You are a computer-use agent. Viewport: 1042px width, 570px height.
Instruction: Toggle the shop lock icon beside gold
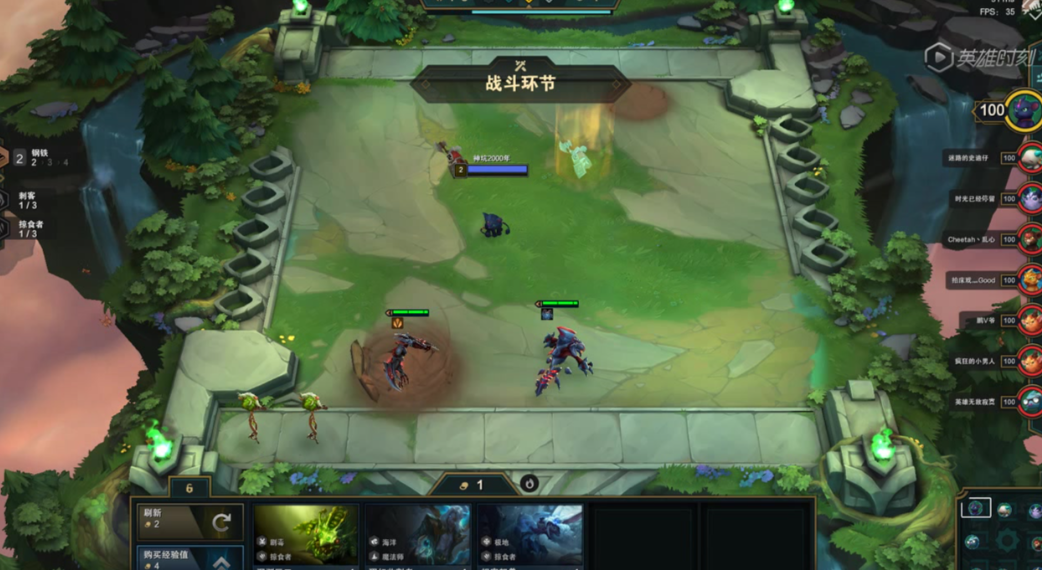click(x=529, y=484)
